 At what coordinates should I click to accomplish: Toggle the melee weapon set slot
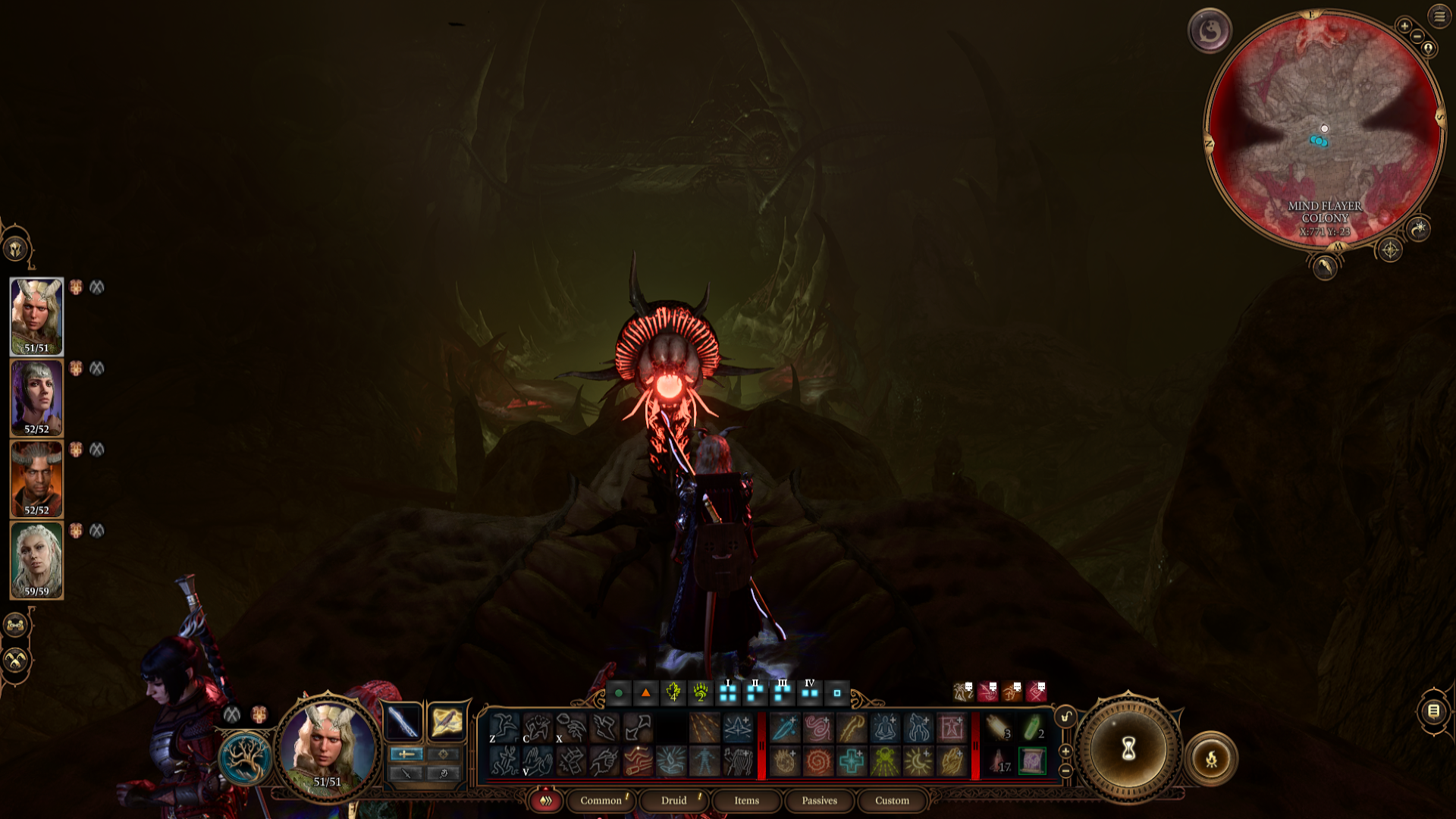[x=403, y=720]
